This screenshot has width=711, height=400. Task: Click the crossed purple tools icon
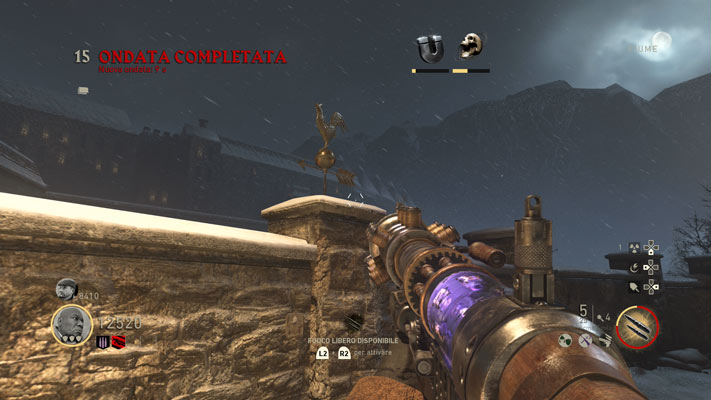pos(586,340)
